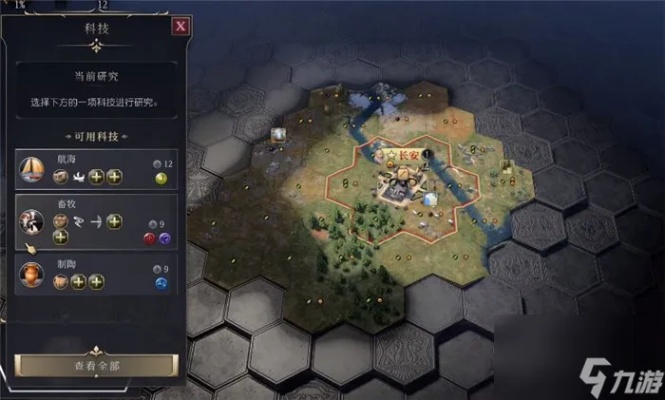Open the full tech list with 查看全部

pyautogui.click(x=96, y=365)
